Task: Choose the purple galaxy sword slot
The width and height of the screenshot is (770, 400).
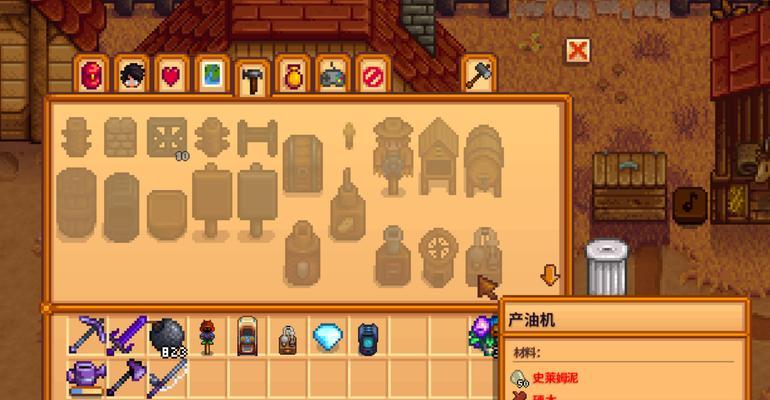Action: pos(128,336)
